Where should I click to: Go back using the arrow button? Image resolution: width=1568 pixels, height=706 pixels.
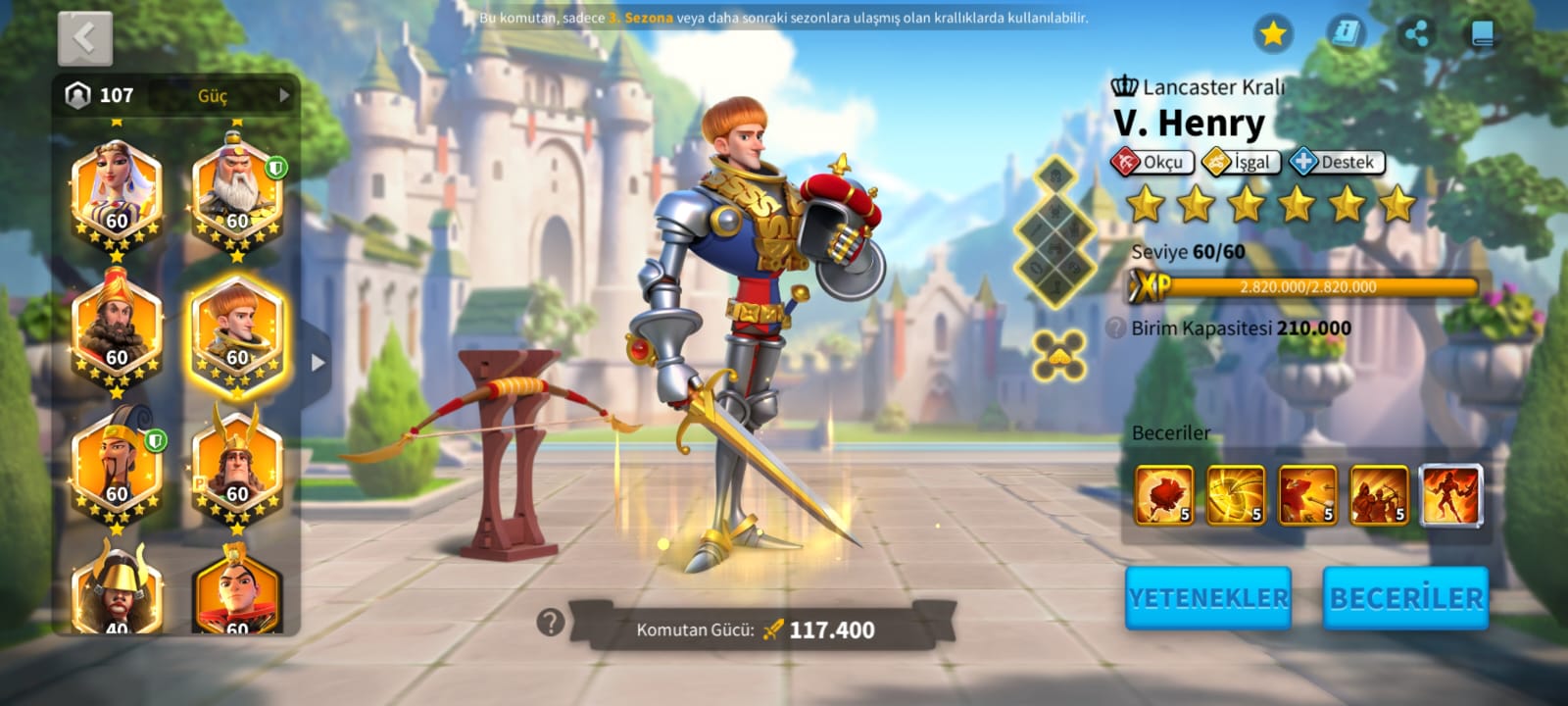[85, 39]
